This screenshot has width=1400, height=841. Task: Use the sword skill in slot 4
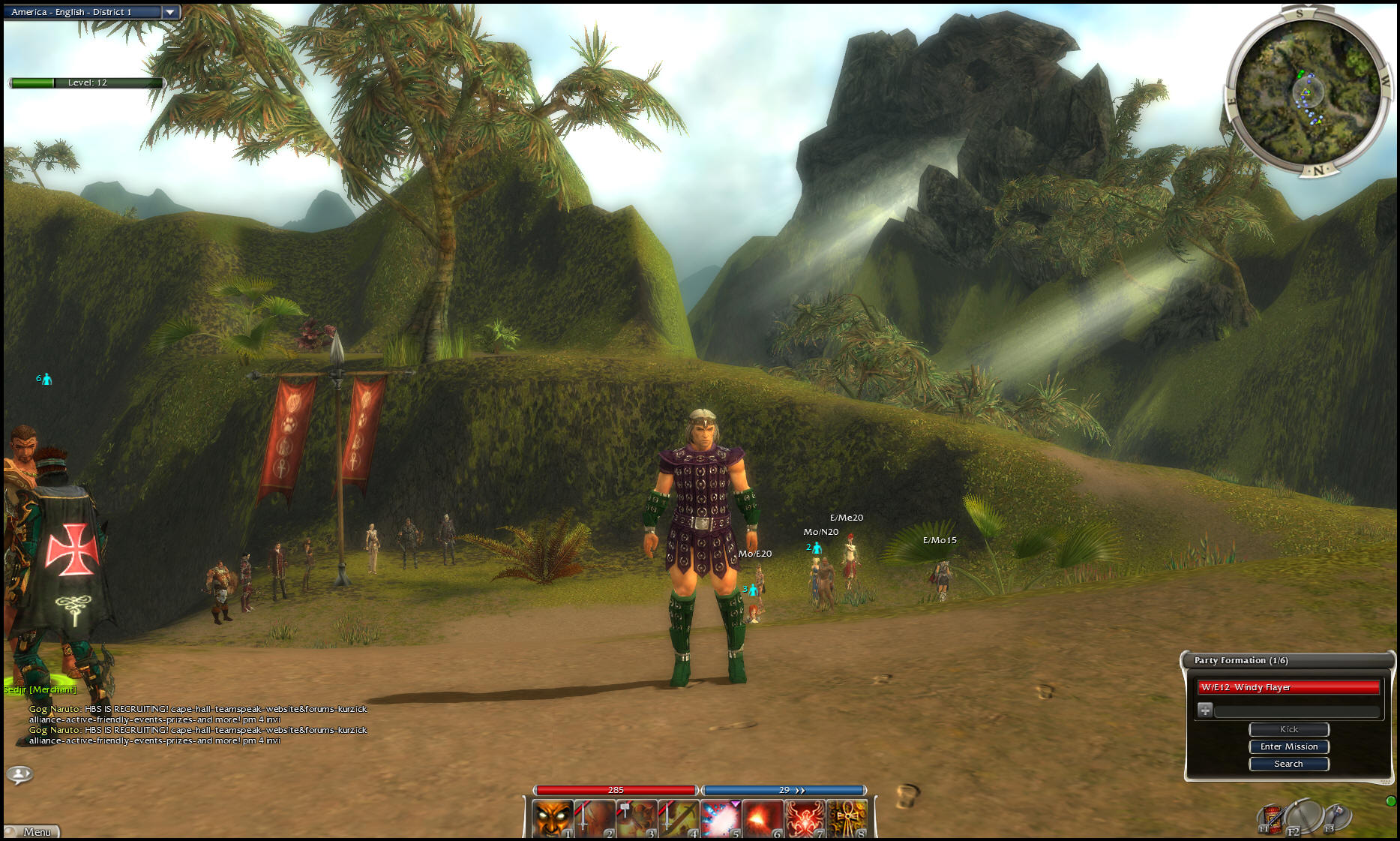[x=679, y=818]
